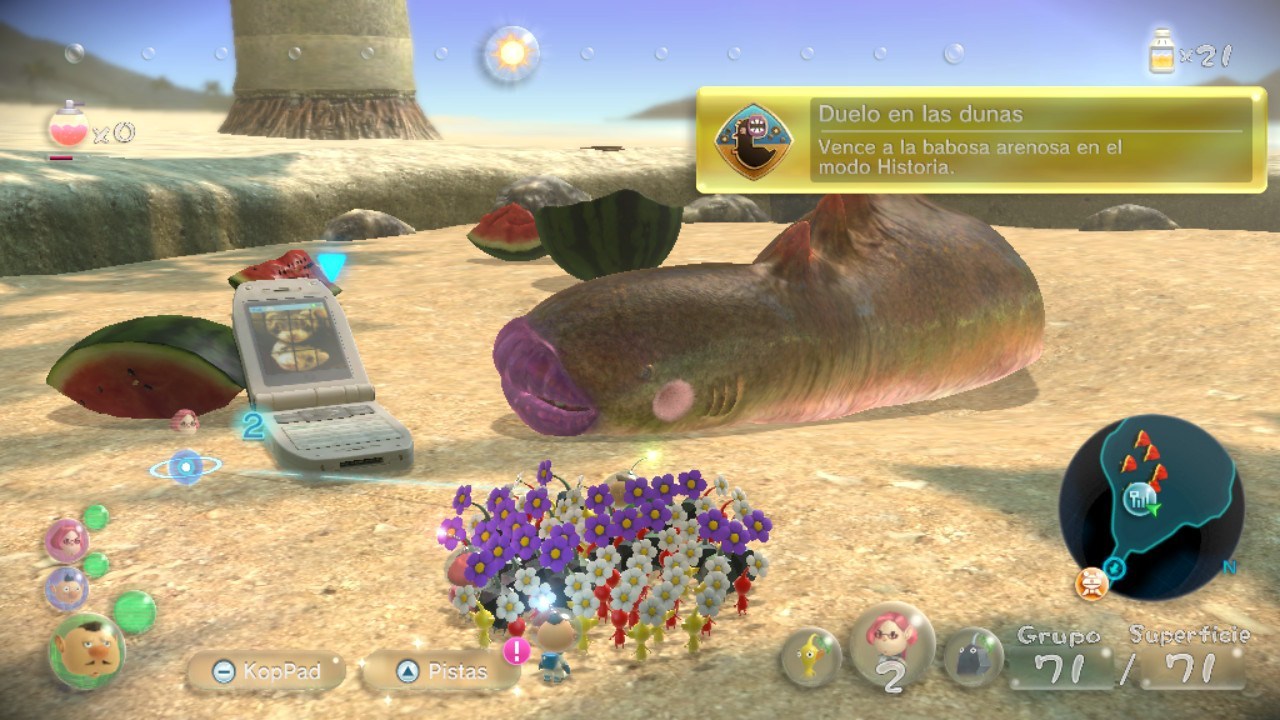Select the yellow Pikmin squad bubble

(x=810, y=657)
